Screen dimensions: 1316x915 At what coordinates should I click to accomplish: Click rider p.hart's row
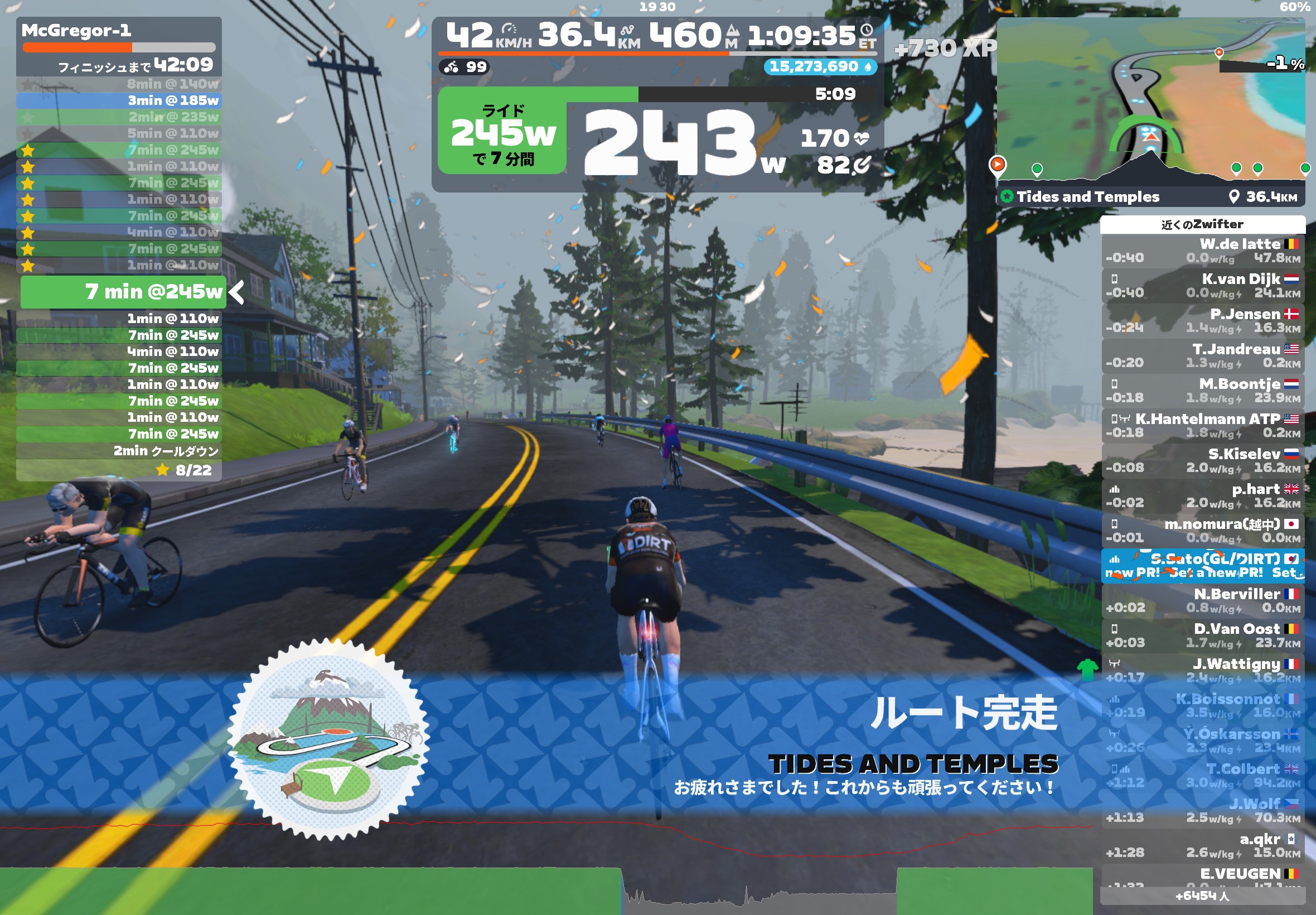pos(1202,496)
